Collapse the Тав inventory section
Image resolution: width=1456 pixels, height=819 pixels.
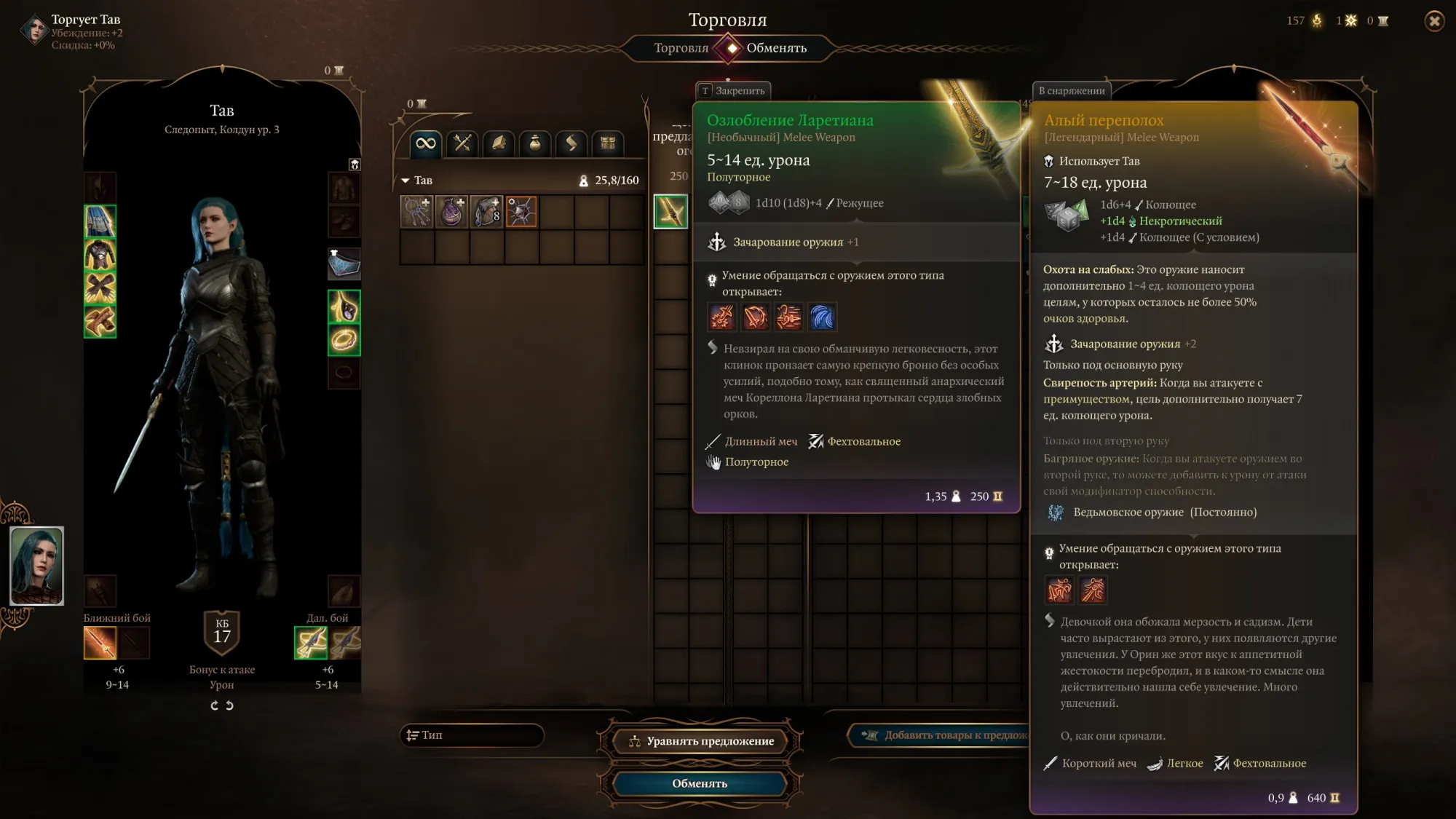(x=405, y=181)
